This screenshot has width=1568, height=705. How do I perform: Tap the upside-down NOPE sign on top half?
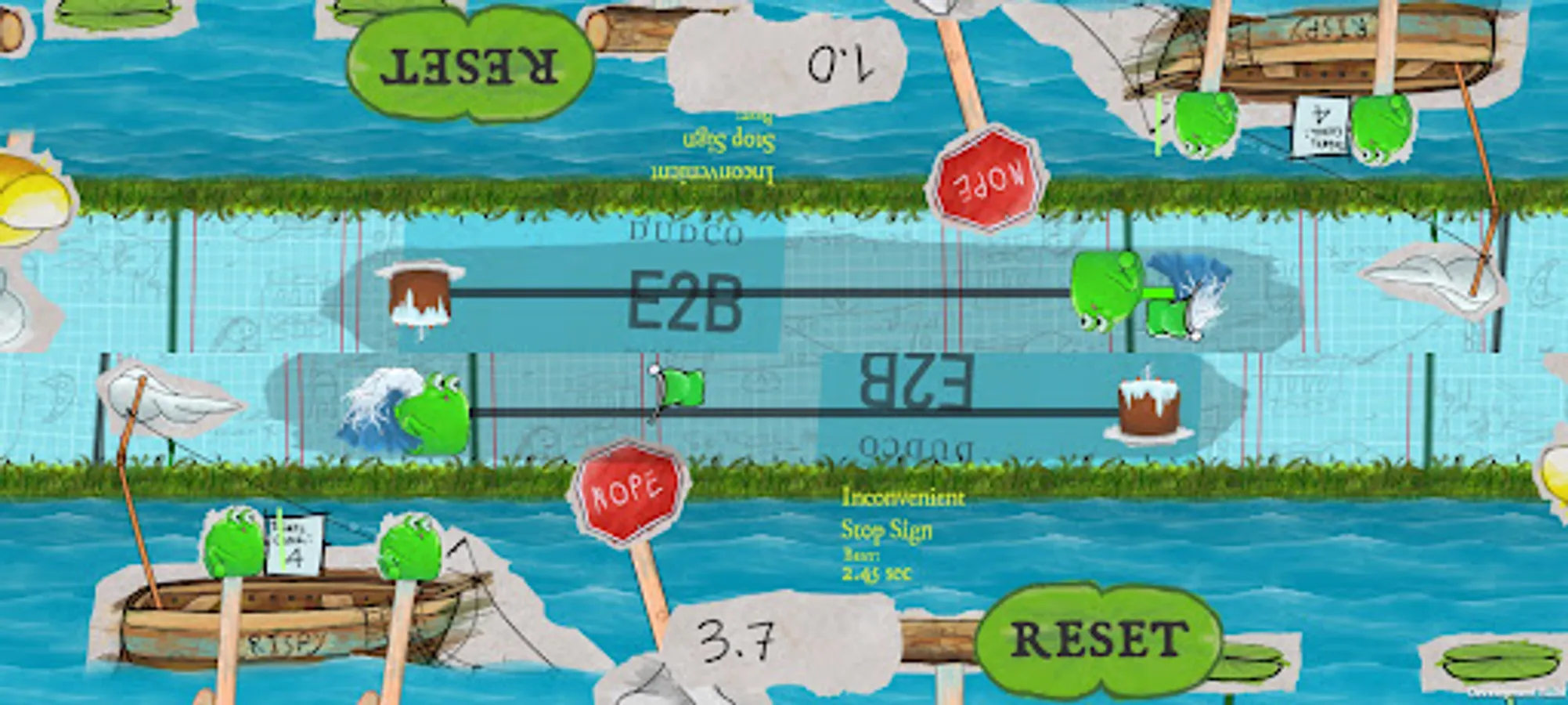click(988, 180)
